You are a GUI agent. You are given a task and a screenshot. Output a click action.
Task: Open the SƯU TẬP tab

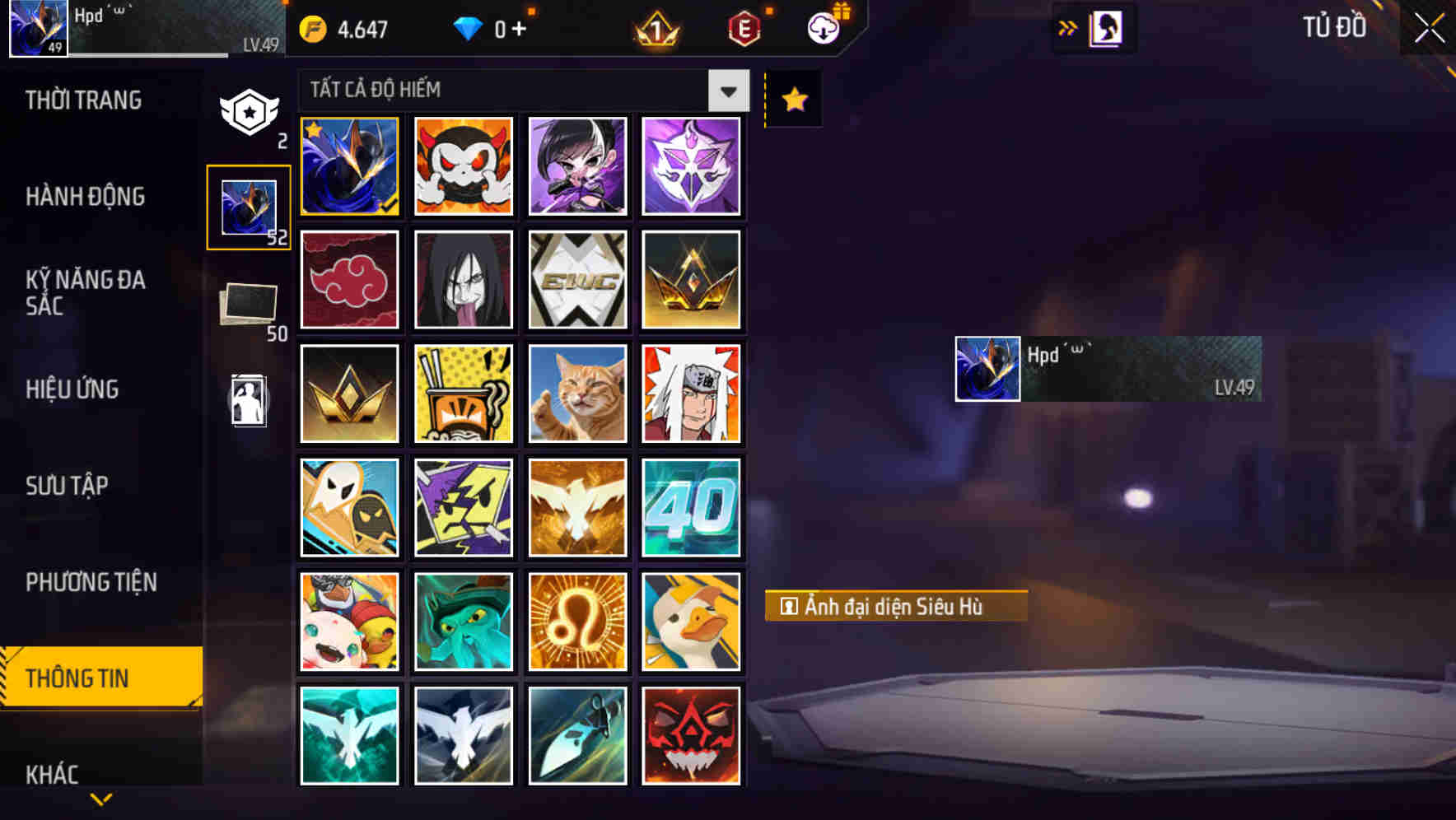point(68,487)
